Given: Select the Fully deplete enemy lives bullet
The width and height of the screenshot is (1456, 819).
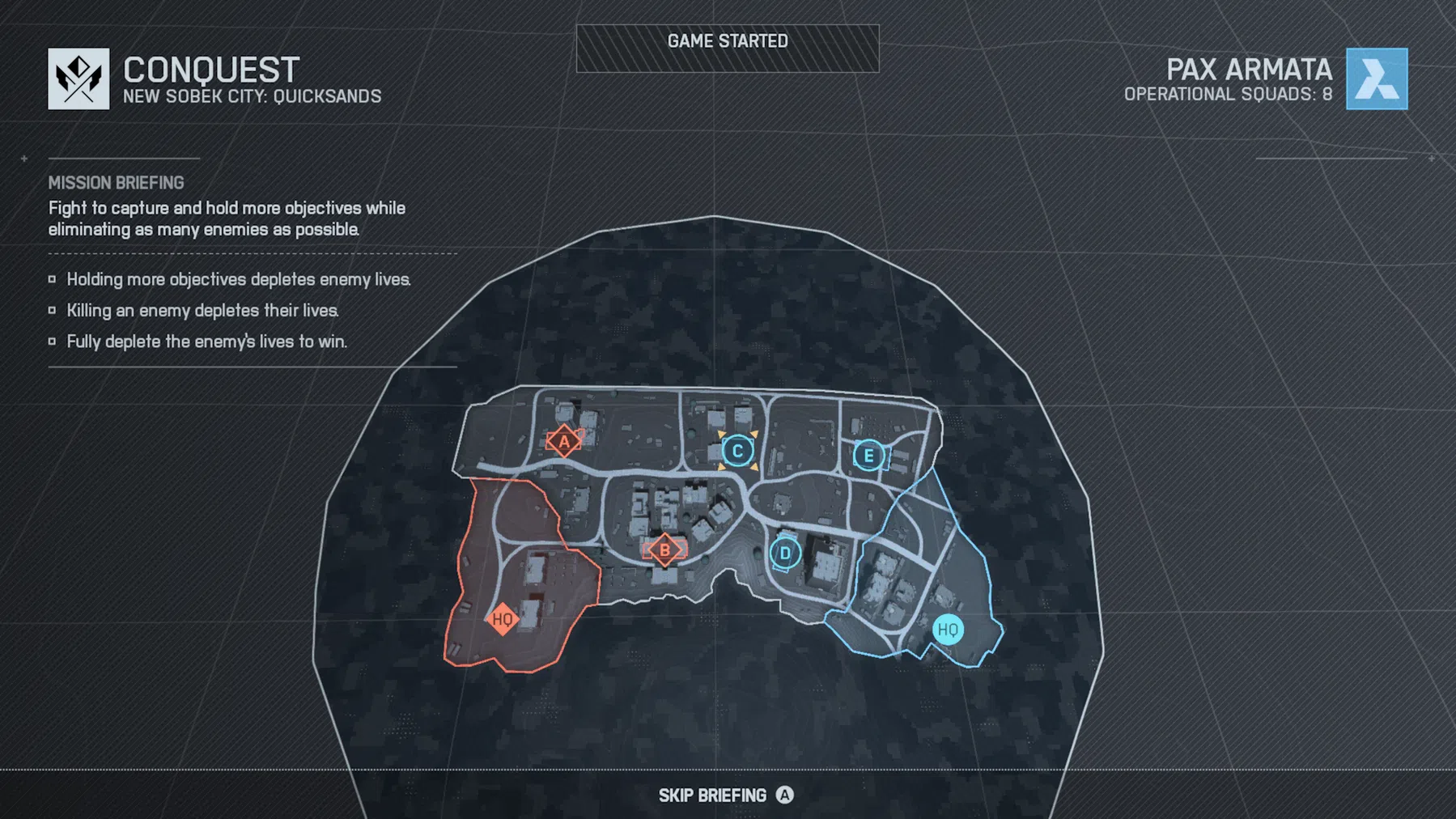Looking at the screenshot, I should pyautogui.click(x=206, y=341).
